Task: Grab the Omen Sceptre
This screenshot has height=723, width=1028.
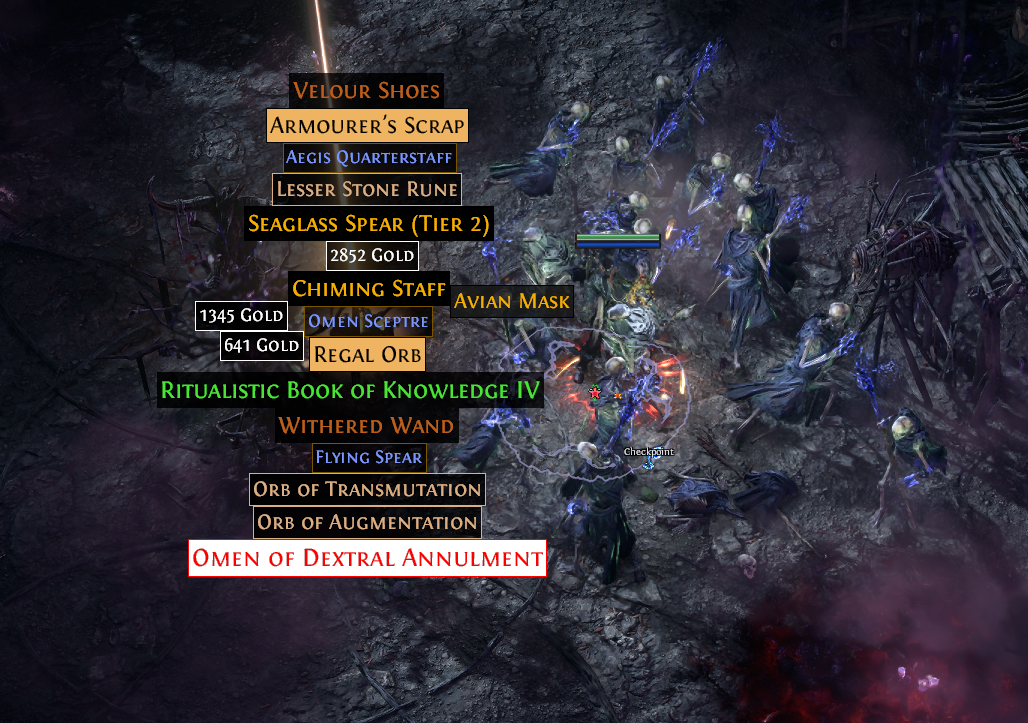Action: [x=368, y=321]
